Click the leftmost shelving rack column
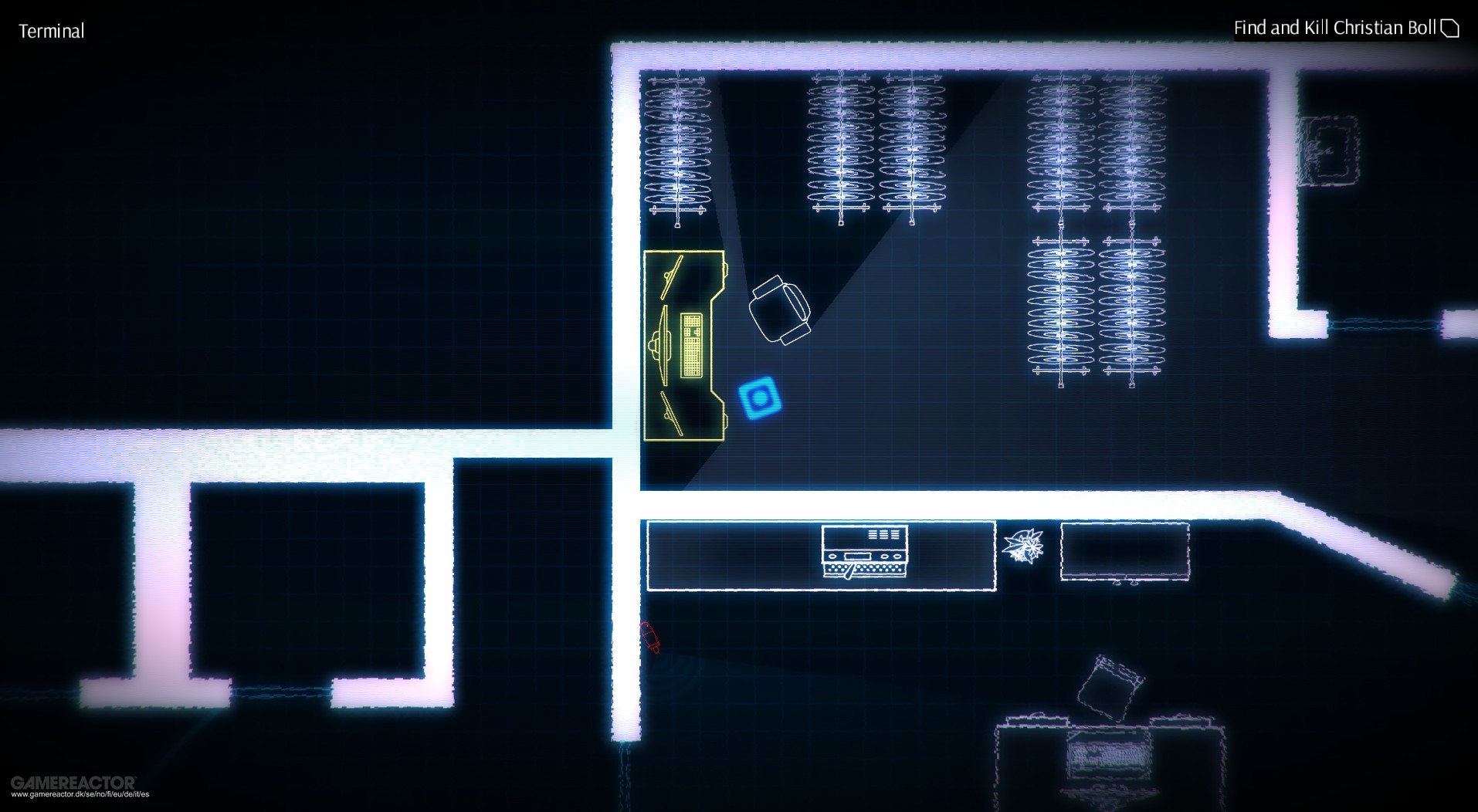 [678, 147]
